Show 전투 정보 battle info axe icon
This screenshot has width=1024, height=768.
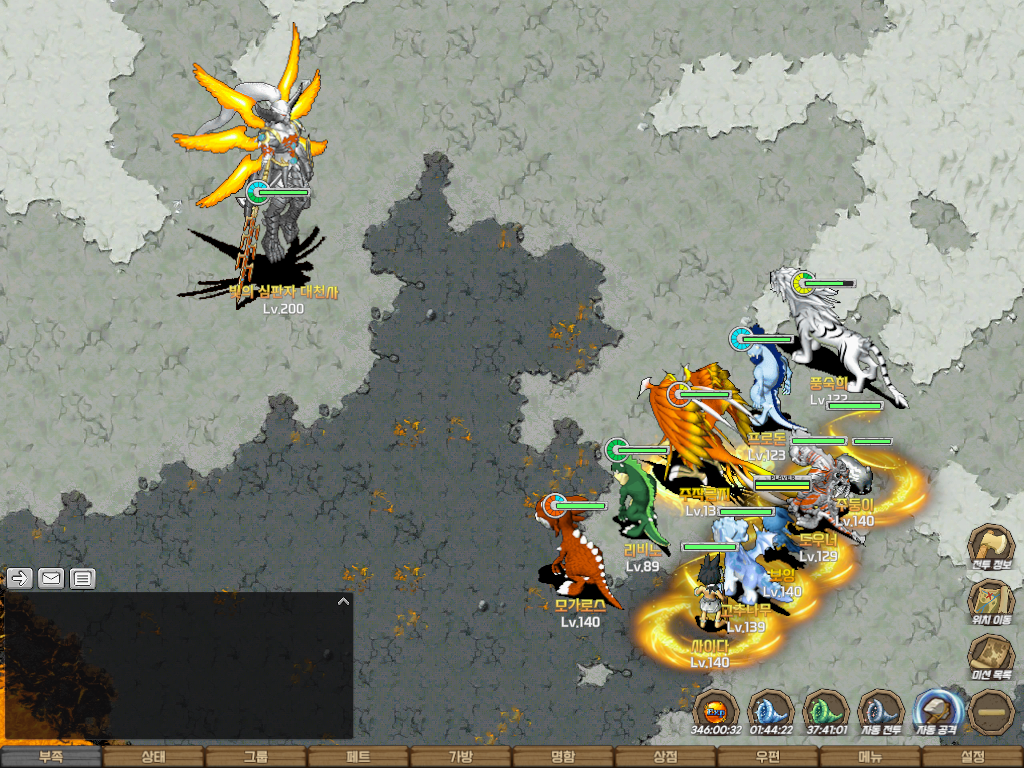tap(991, 546)
